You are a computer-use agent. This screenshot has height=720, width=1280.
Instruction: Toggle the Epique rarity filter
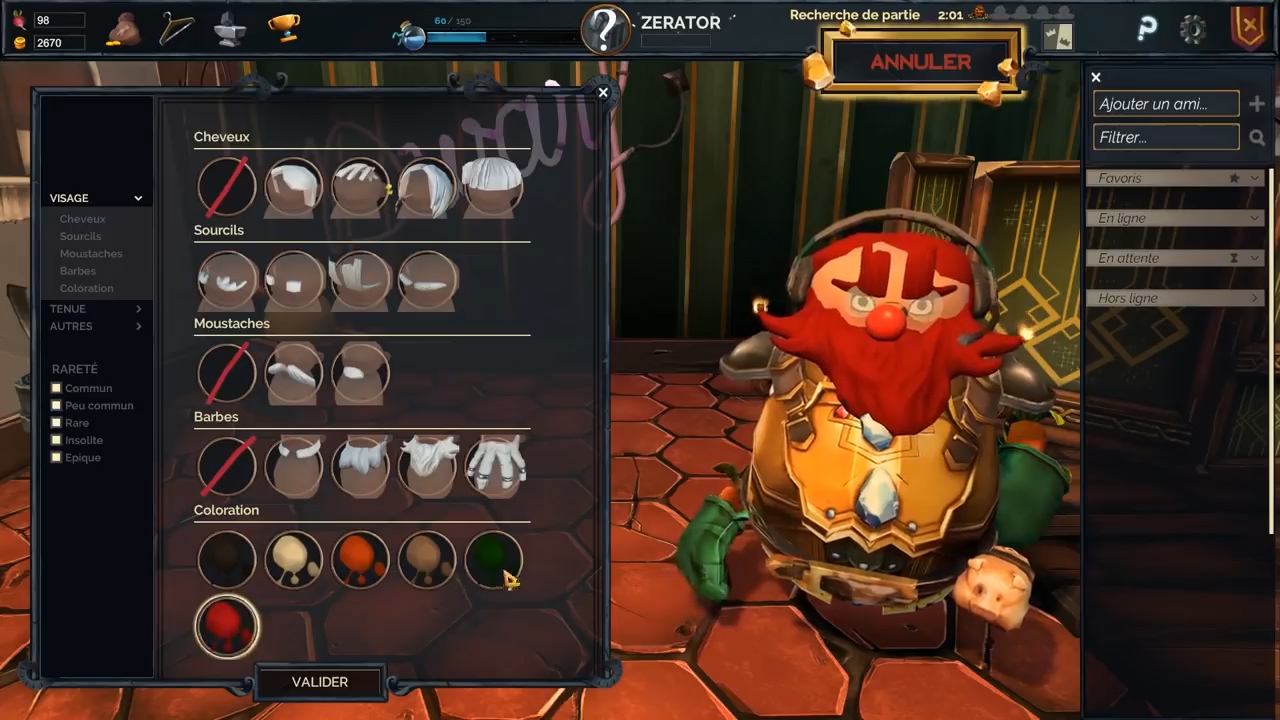(x=57, y=457)
